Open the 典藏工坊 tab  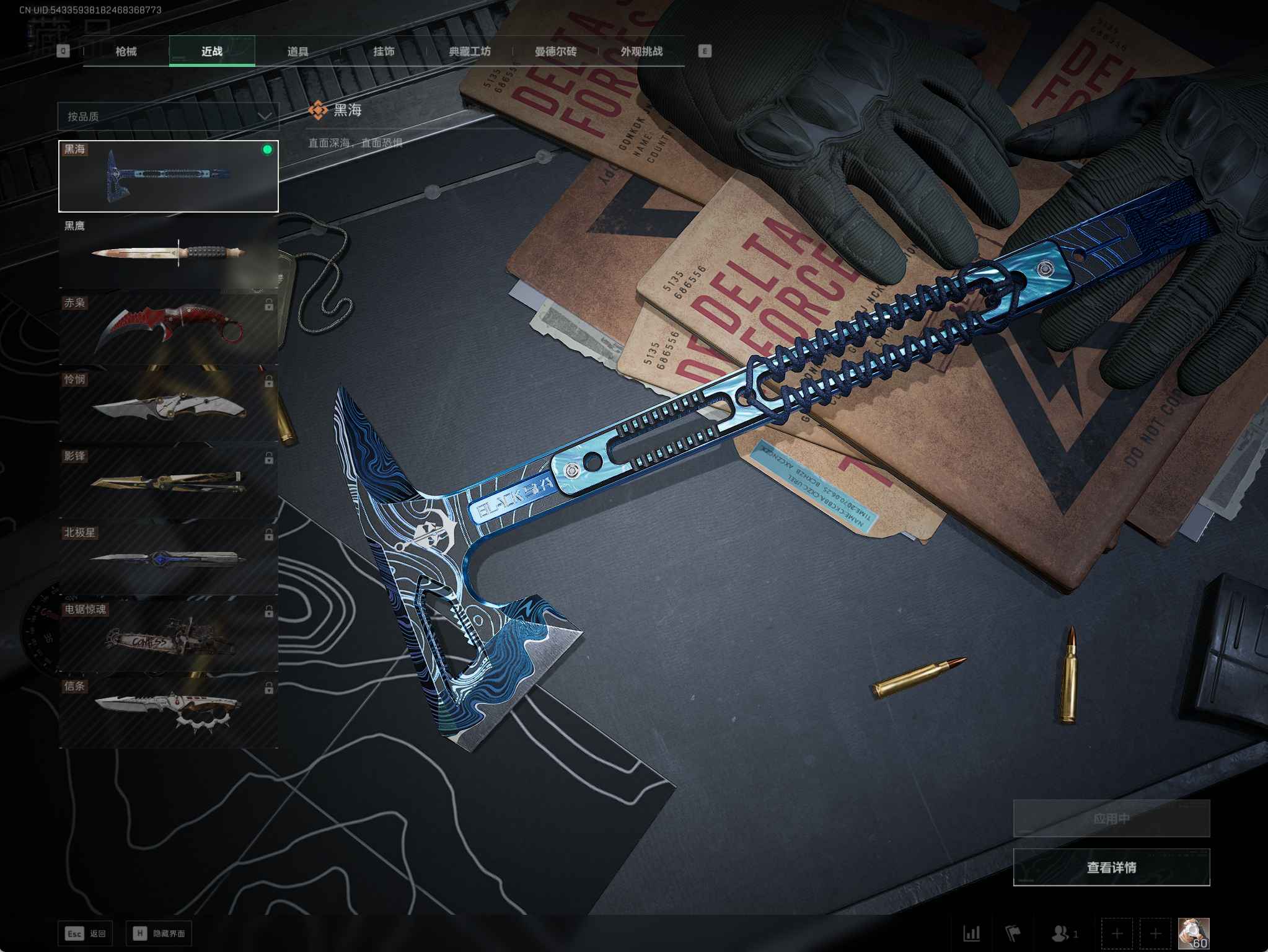point(470,51)
